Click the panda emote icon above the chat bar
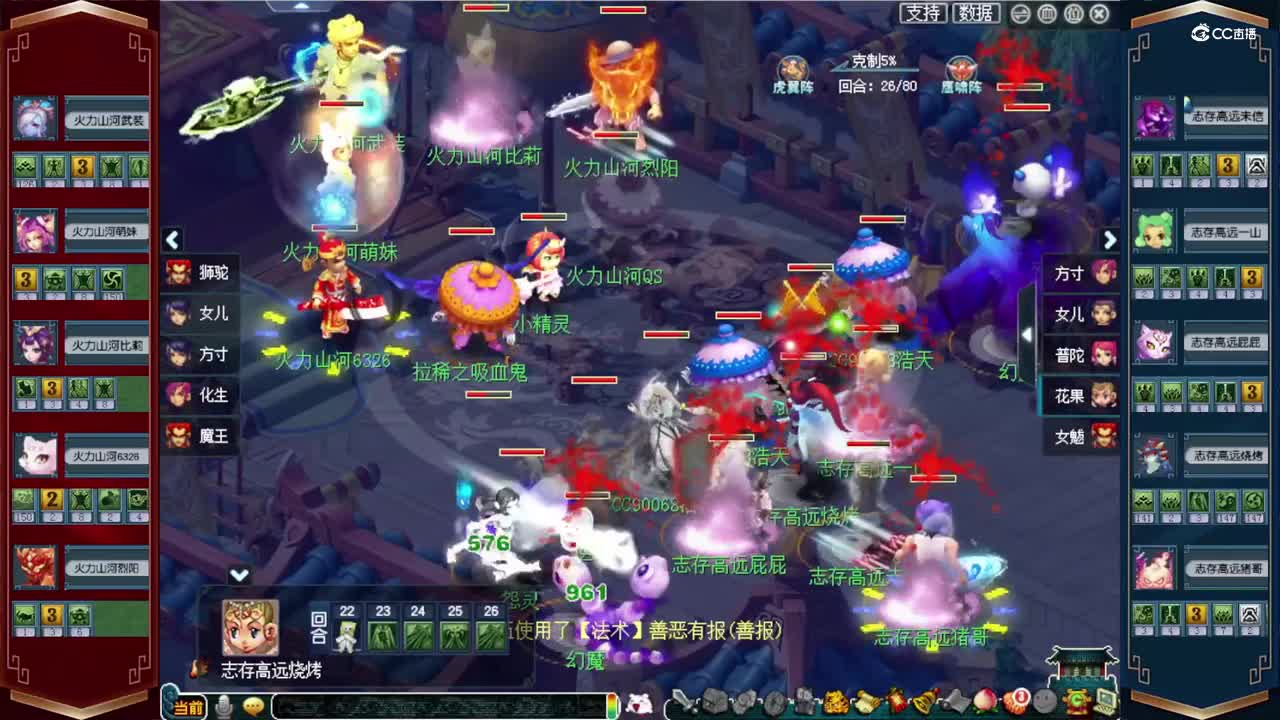Viewport: 1280px width, 720px height. 638,705
